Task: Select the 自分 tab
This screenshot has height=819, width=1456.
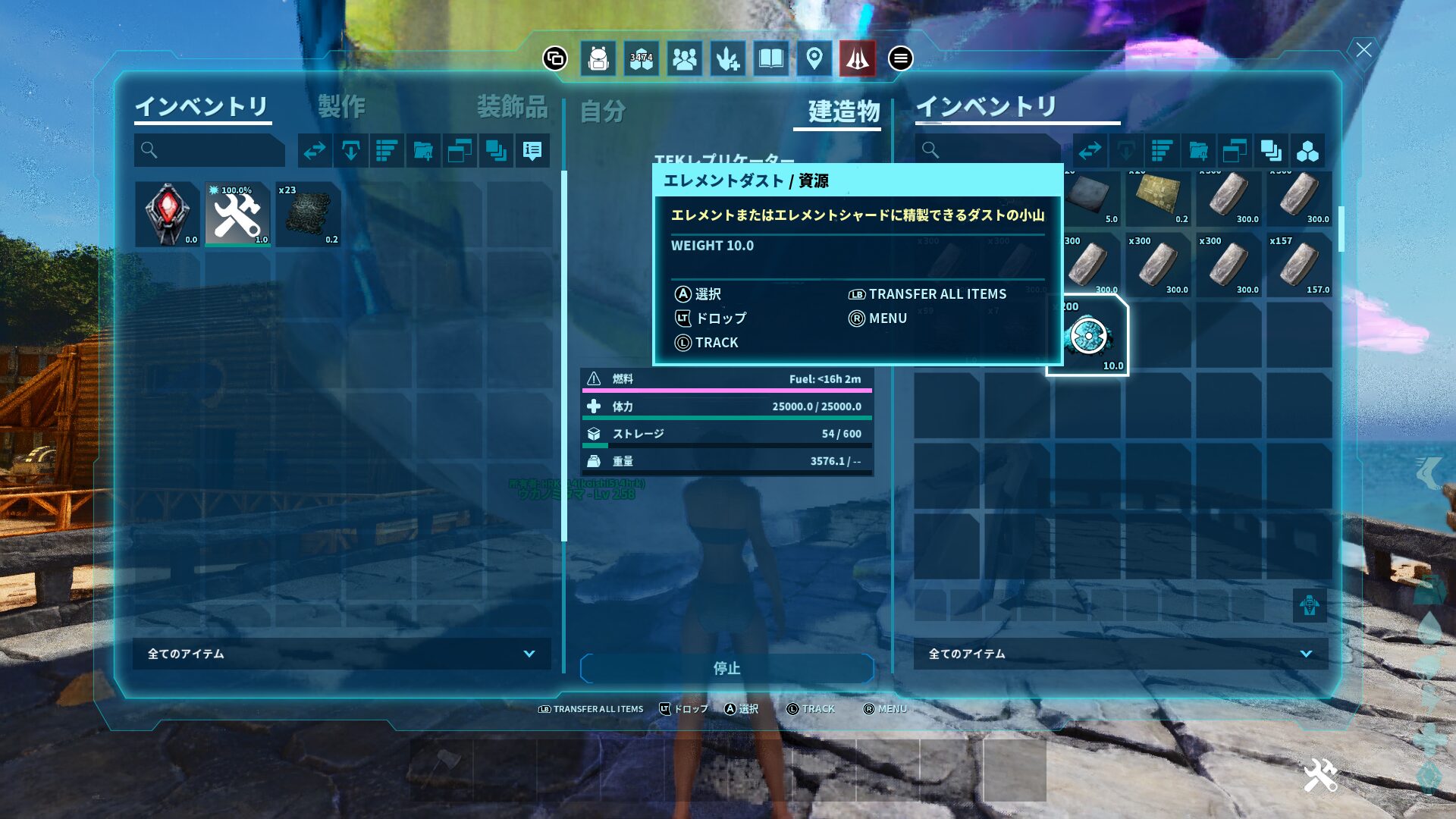Action: 603,111
